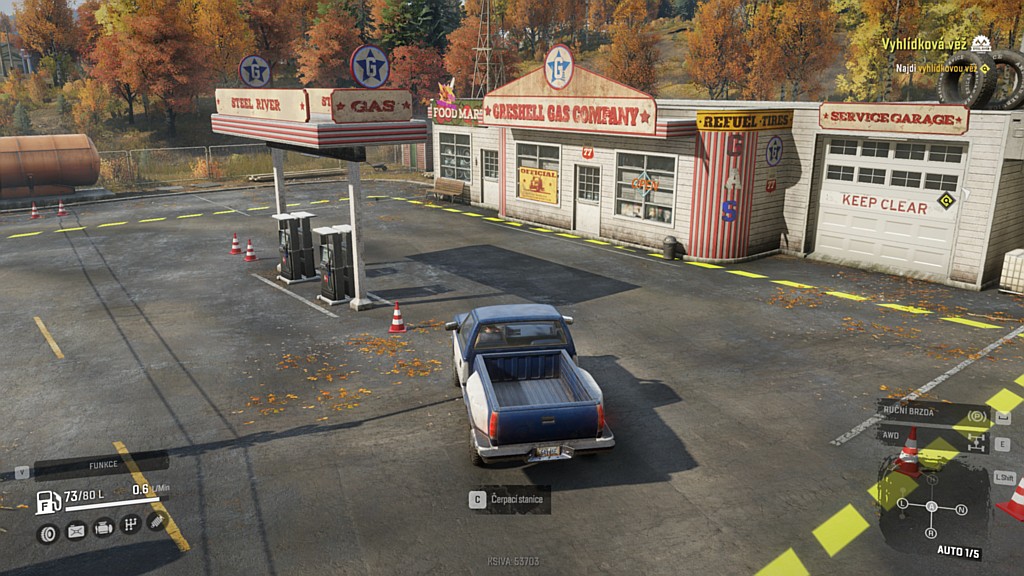Open the Funkce functions panel
Image resolution: width=1024 pixels, height=576 pixels.
[x=100, y=466]
